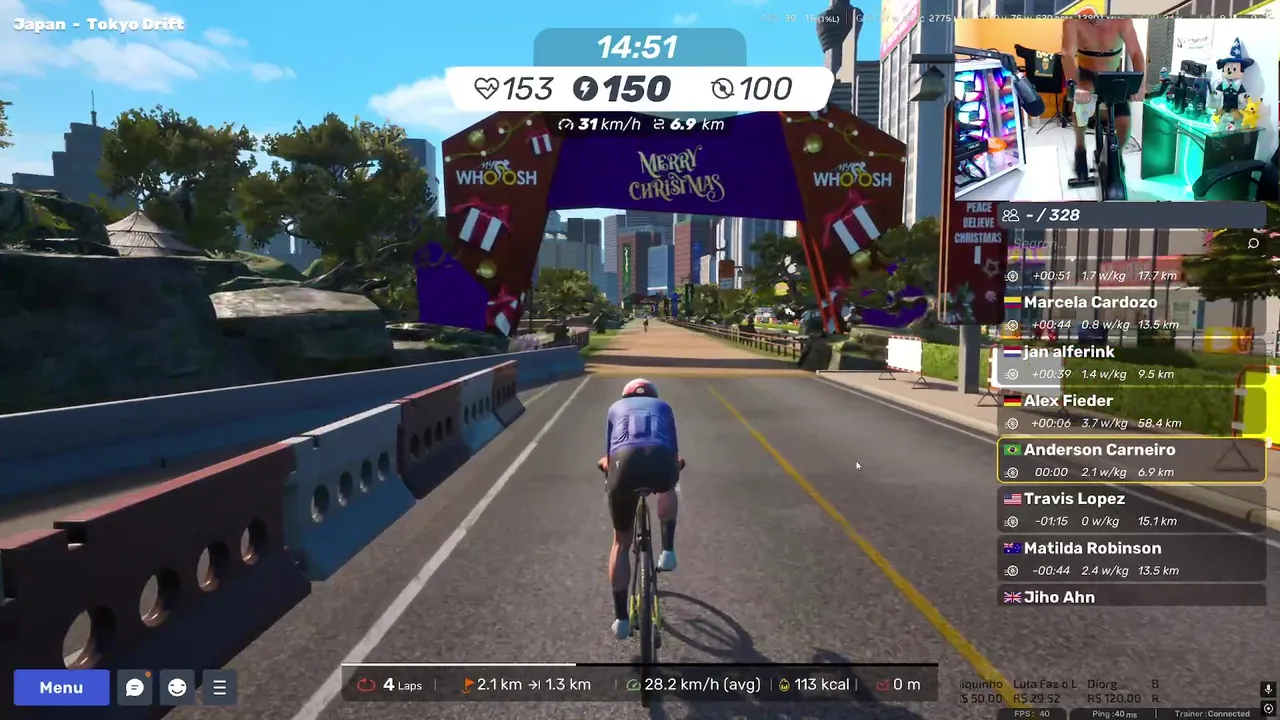Open the chat messages panel

pyautogui.click(x=135, y=687)
